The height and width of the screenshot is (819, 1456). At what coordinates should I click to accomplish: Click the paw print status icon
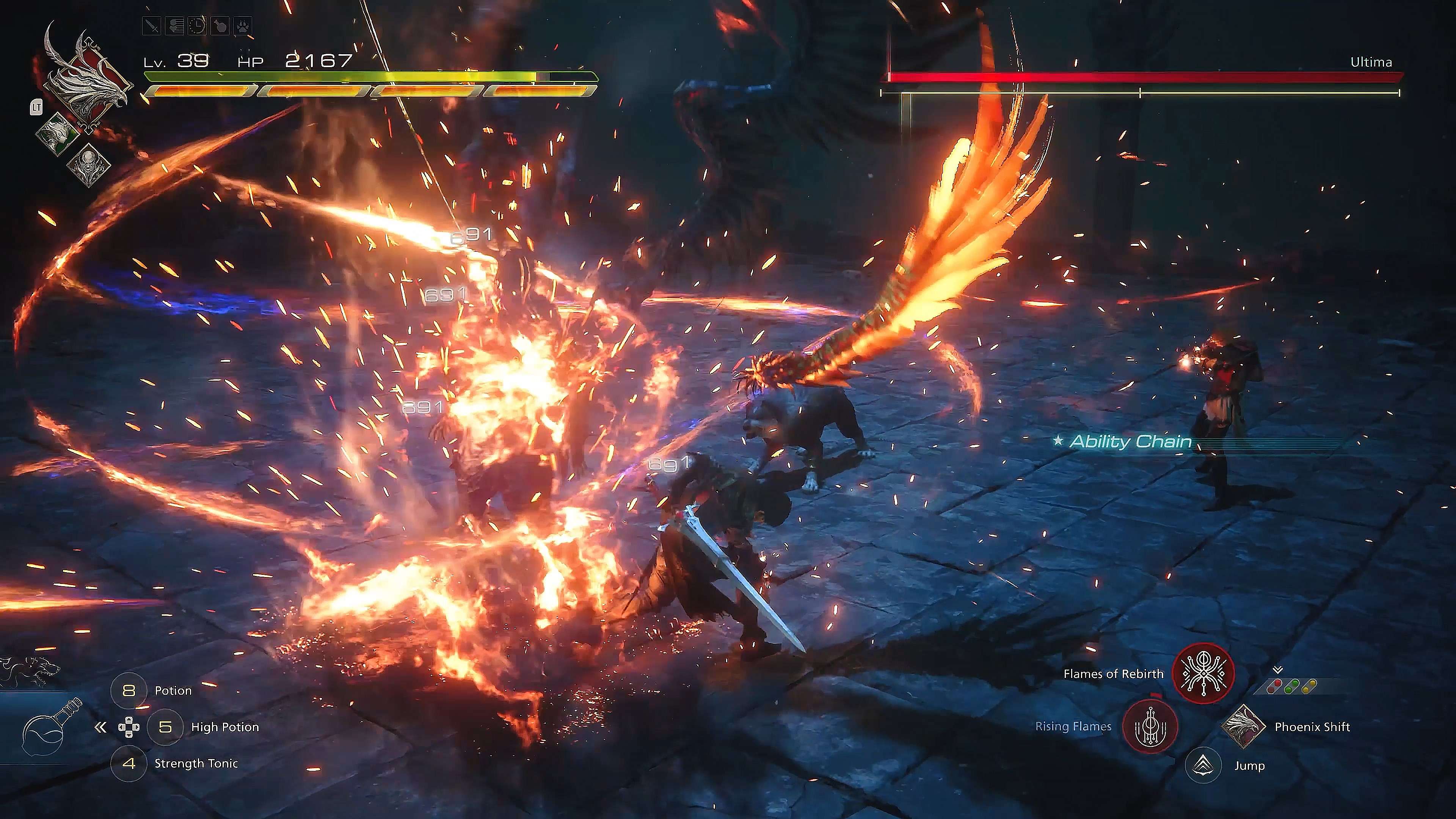(x=242, y=26)
